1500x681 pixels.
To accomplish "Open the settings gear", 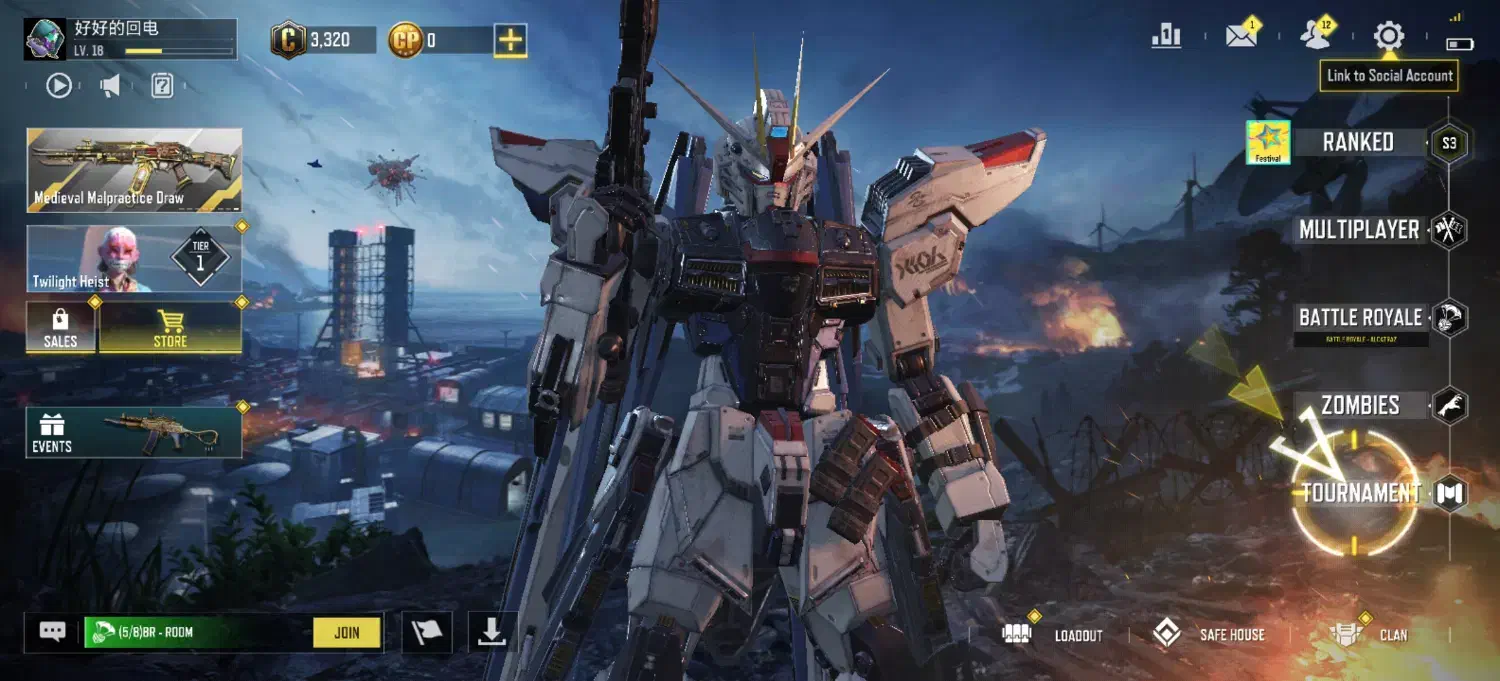I will [1389, 37].
